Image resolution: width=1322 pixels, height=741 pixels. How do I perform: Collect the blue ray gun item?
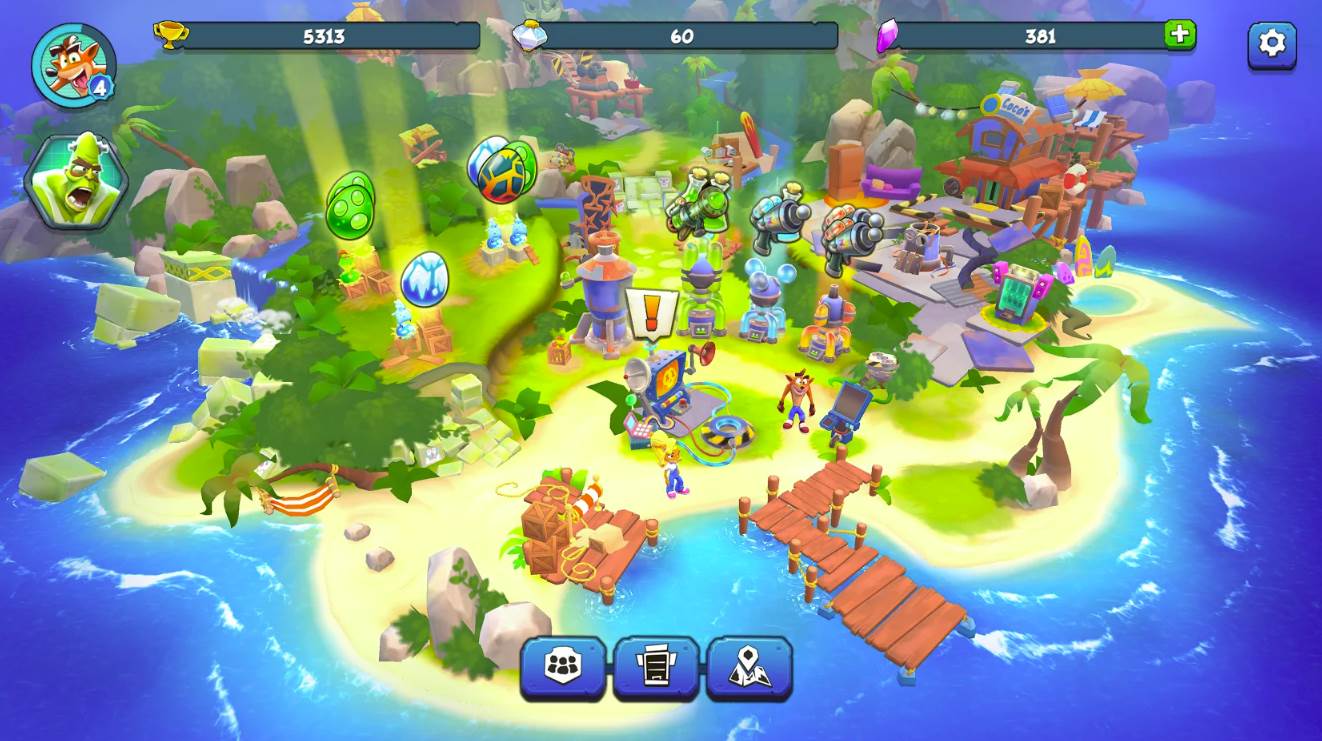coord(780,215)
